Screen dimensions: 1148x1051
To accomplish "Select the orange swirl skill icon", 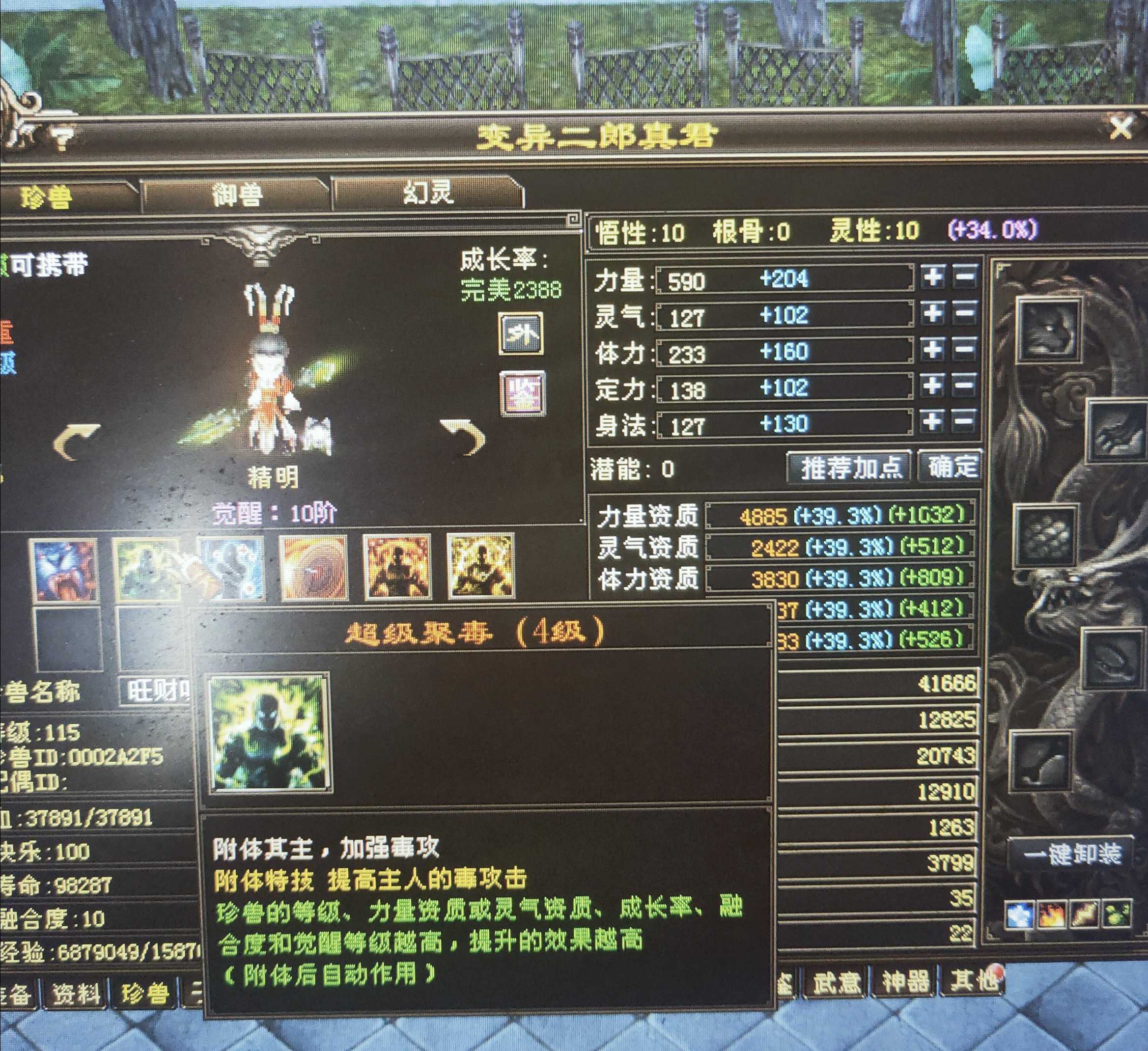I will point(314,568).
